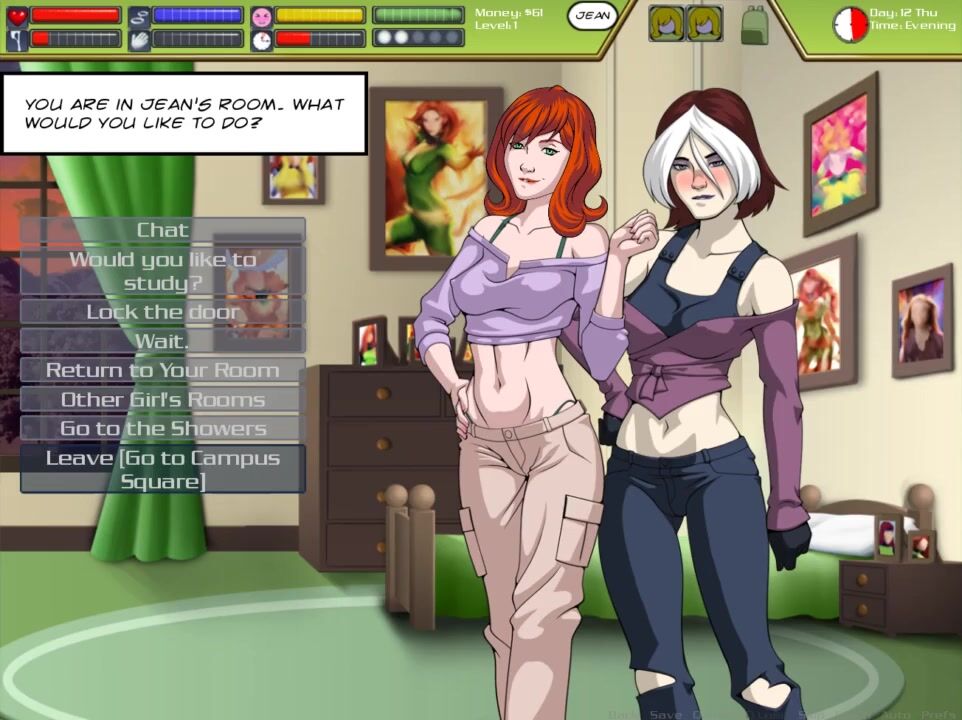This screenshot has width=962, height=720.
Task: Open Prefs in the bottom bar
Action: click(938, 714)
